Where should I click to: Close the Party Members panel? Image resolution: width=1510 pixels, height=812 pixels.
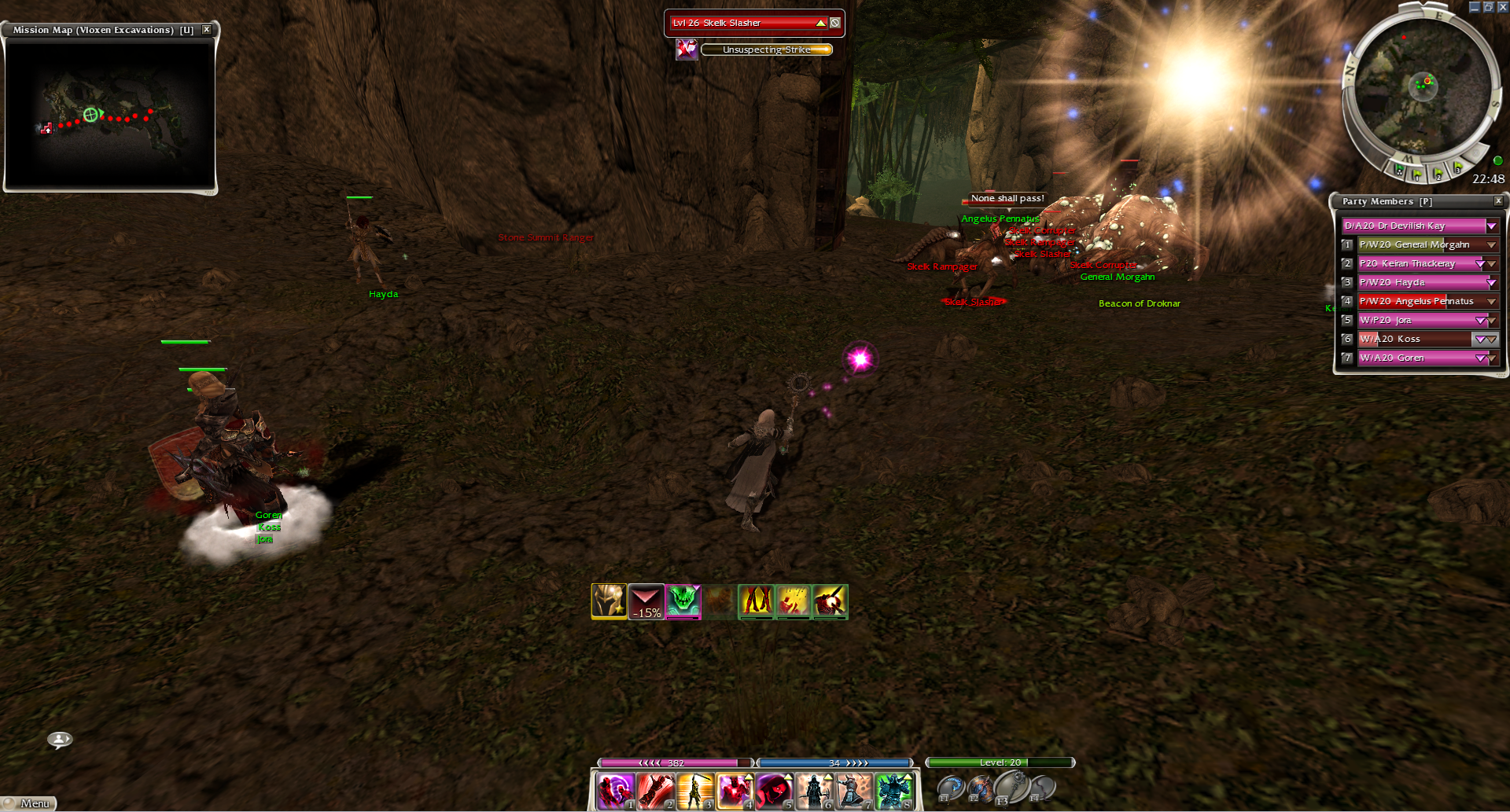(1498, 201)
